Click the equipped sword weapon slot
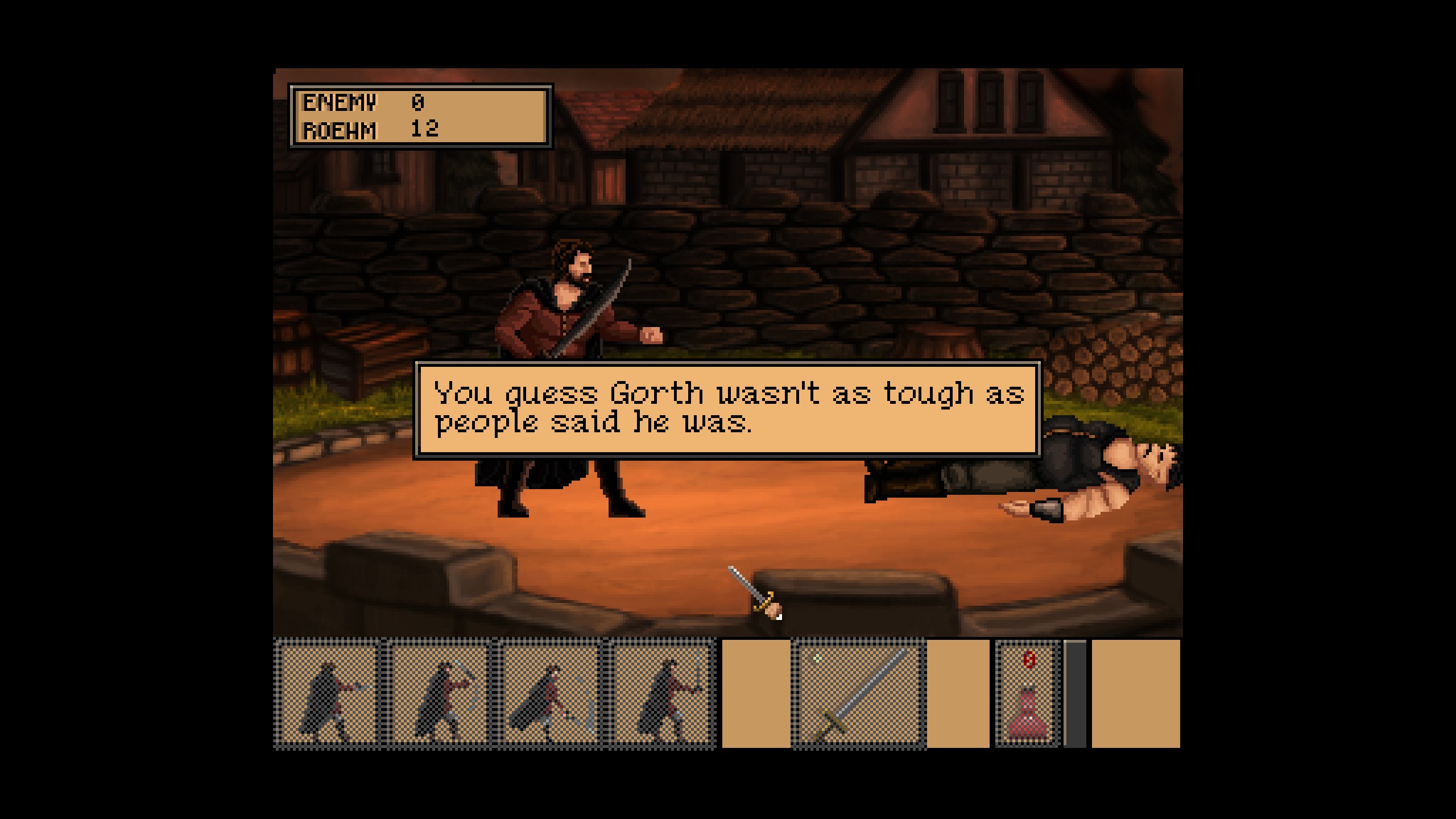Viewport: 1456px width, 819px height. pyautogui.click(x=858, y=694)
